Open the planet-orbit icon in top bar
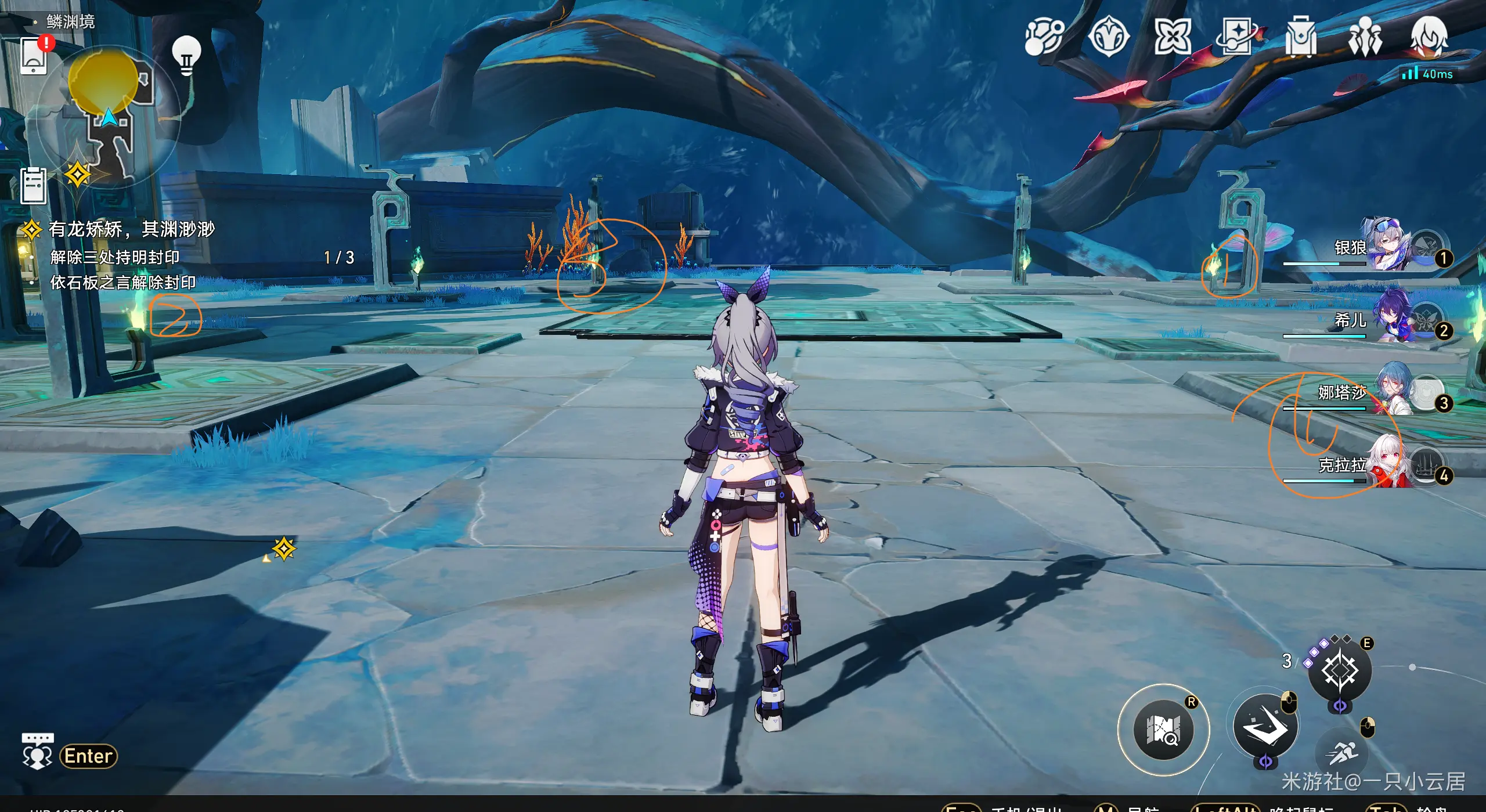Viewport: 1486px width, 812px height. point(1044,37)
